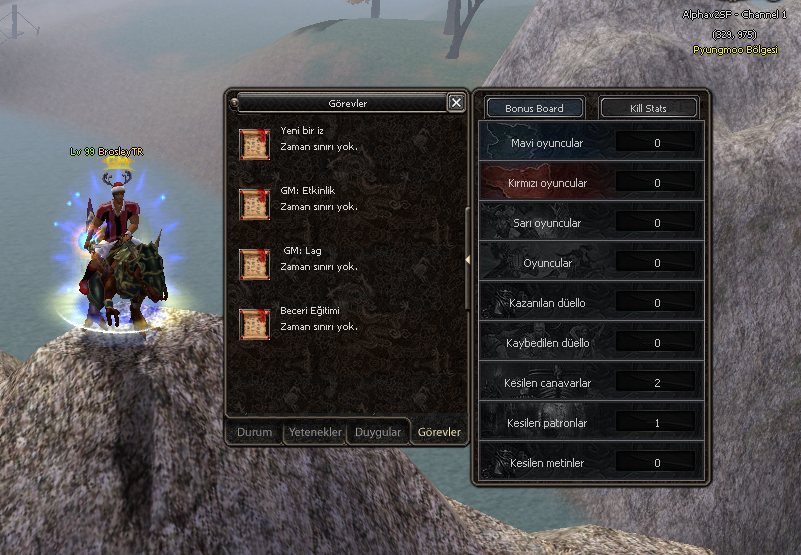Choose the Beceri Eğitimi quest scroll
Screen dimensions: 801x555
click(x=255, y=324)
